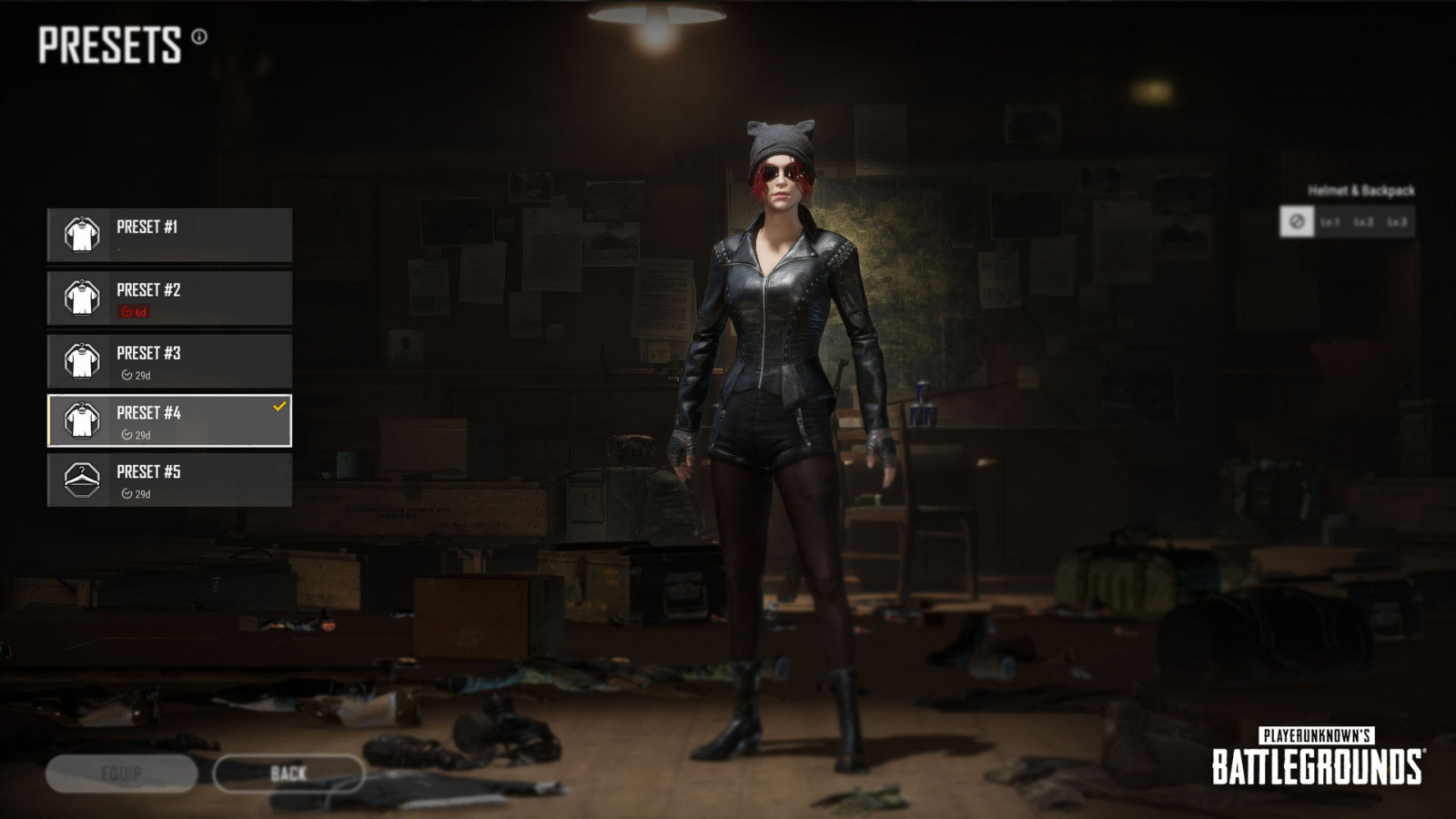
Task: Preview Lv.3 helmet and backpack
Action: click(x=1397, y=221)
